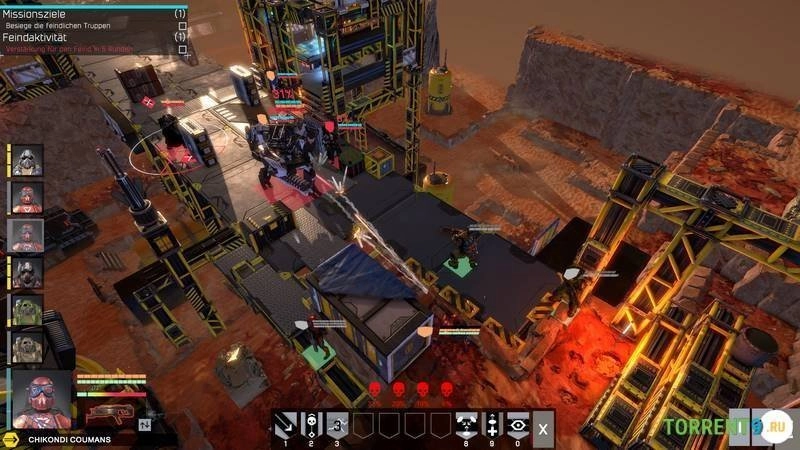
Task: Toggle the weapon swap arrows icon
Action: click(145, 424)
